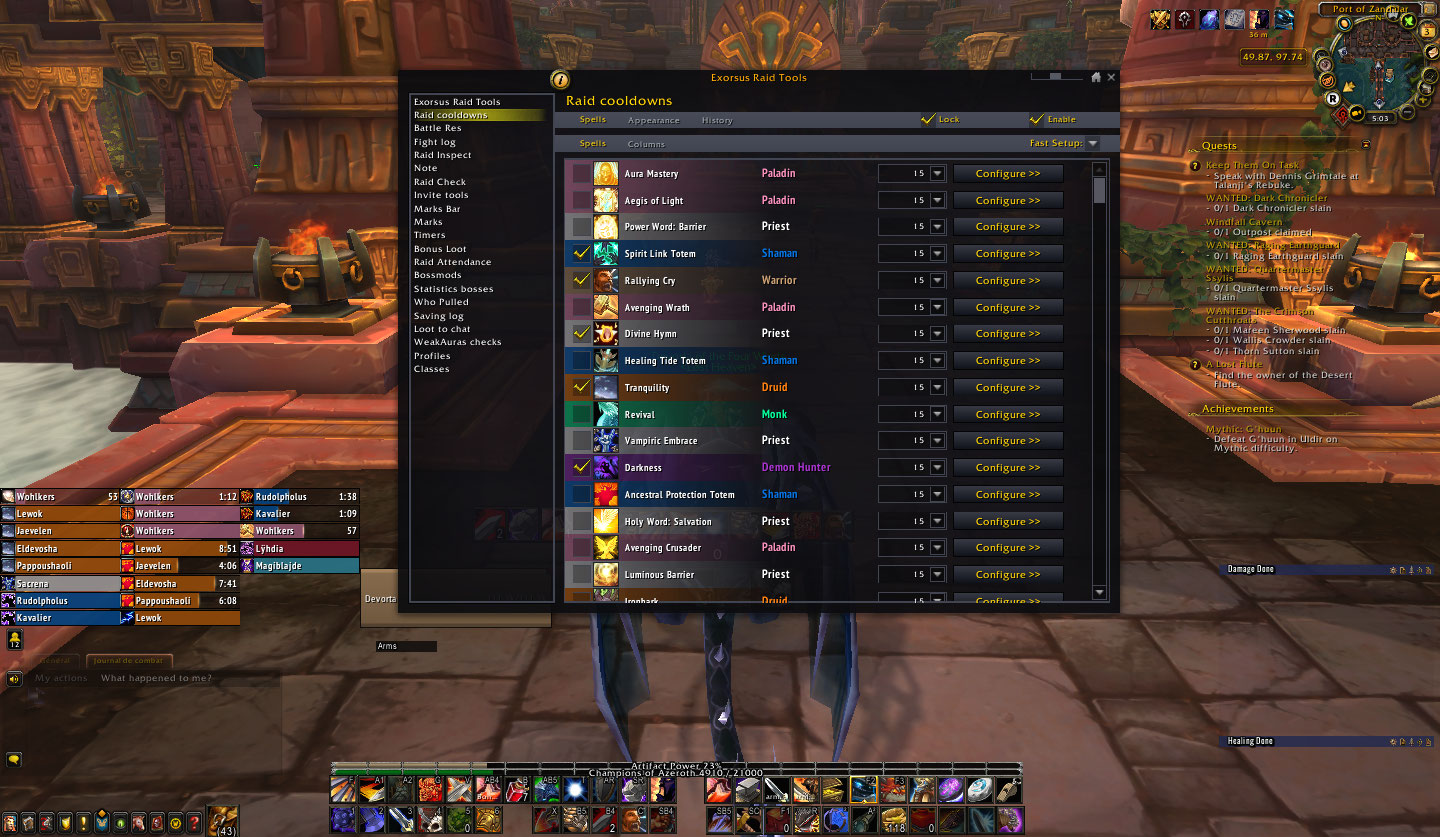Select Bossmods in the sidebar list

[x=437, y=274]
